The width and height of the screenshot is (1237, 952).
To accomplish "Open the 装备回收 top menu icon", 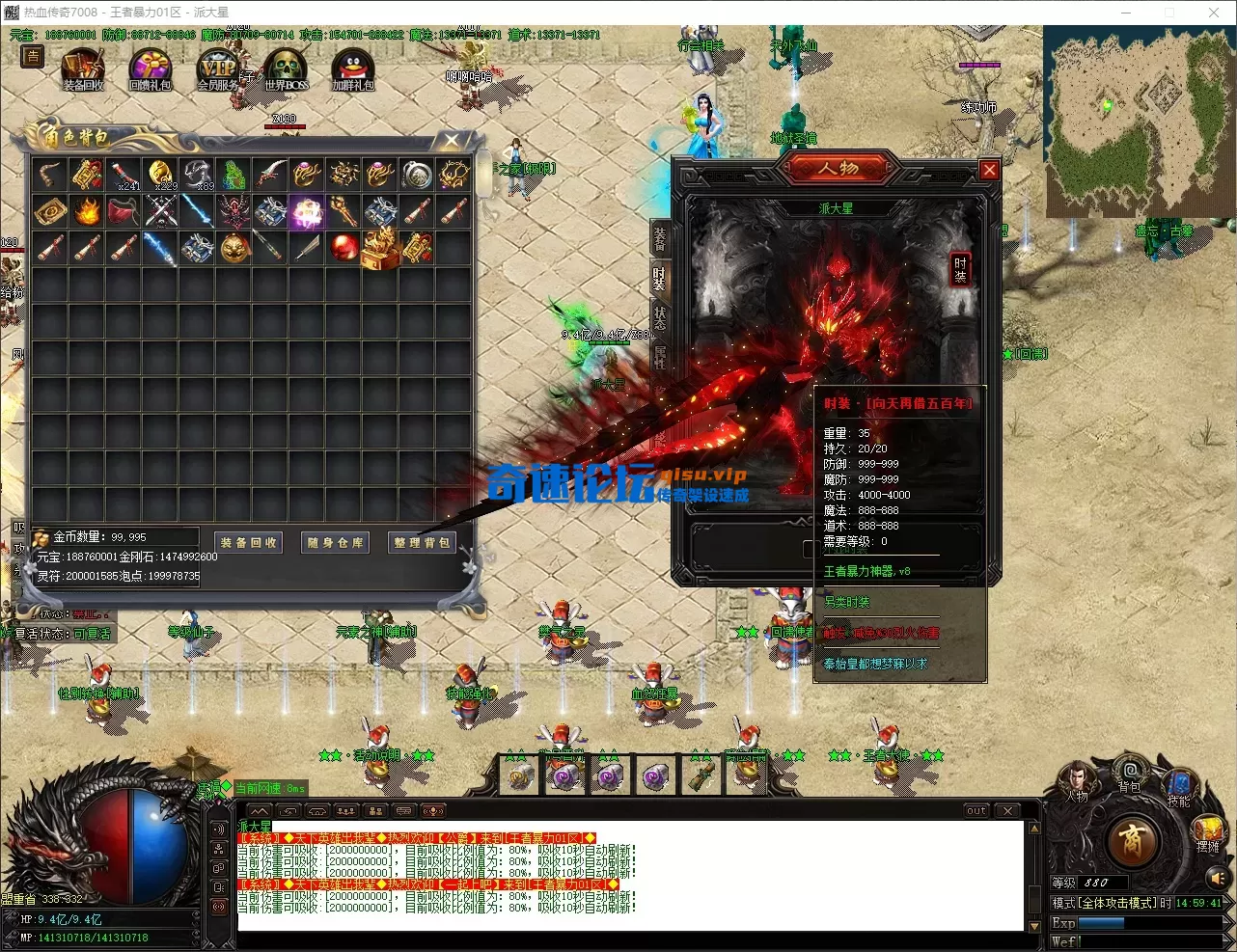I will pos(83,69).
